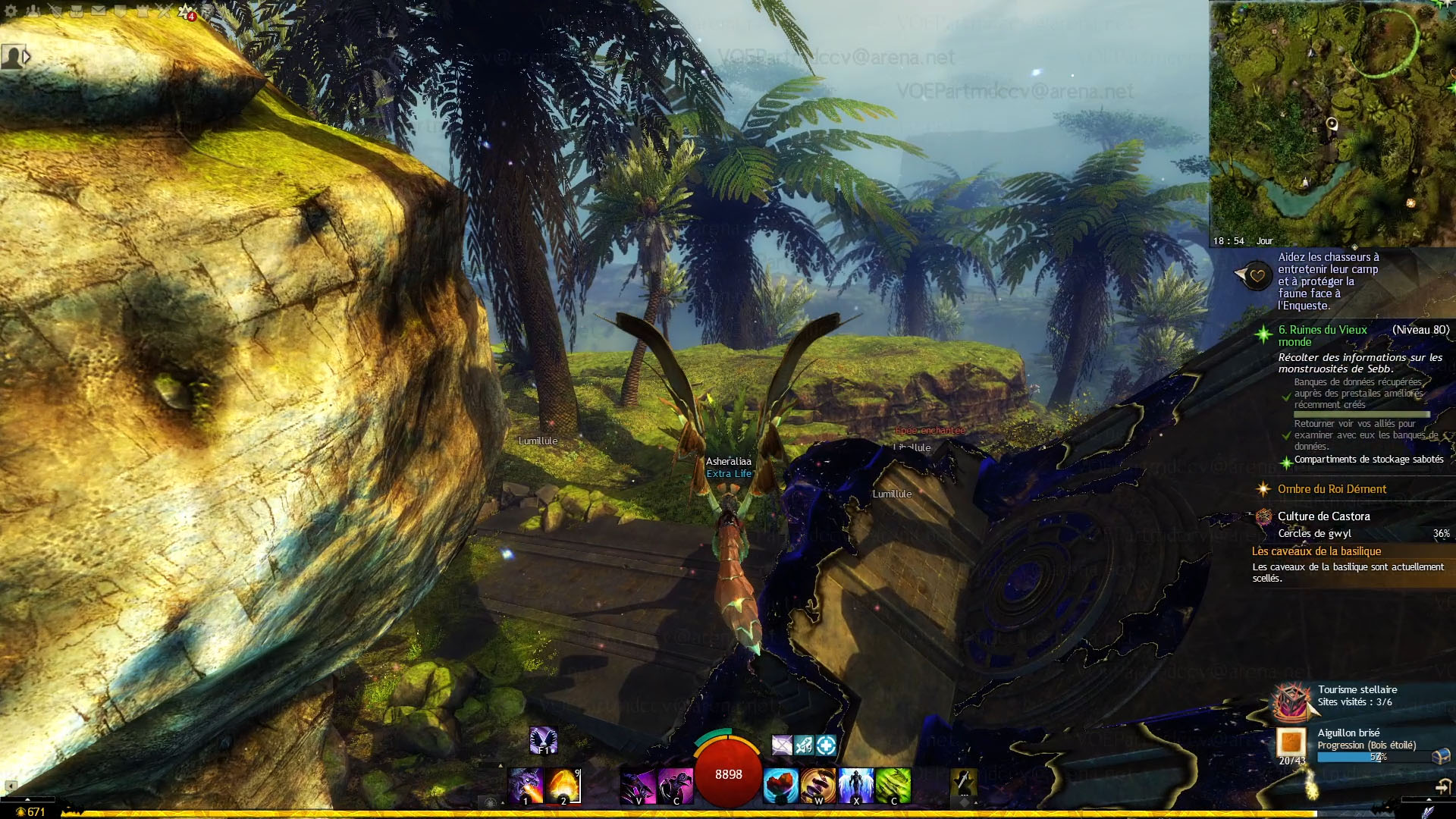Image resolution: width=1456 pixels, height=819 pixels.
Task: Open the gear-shaped game menu
Action: [11, 11]
